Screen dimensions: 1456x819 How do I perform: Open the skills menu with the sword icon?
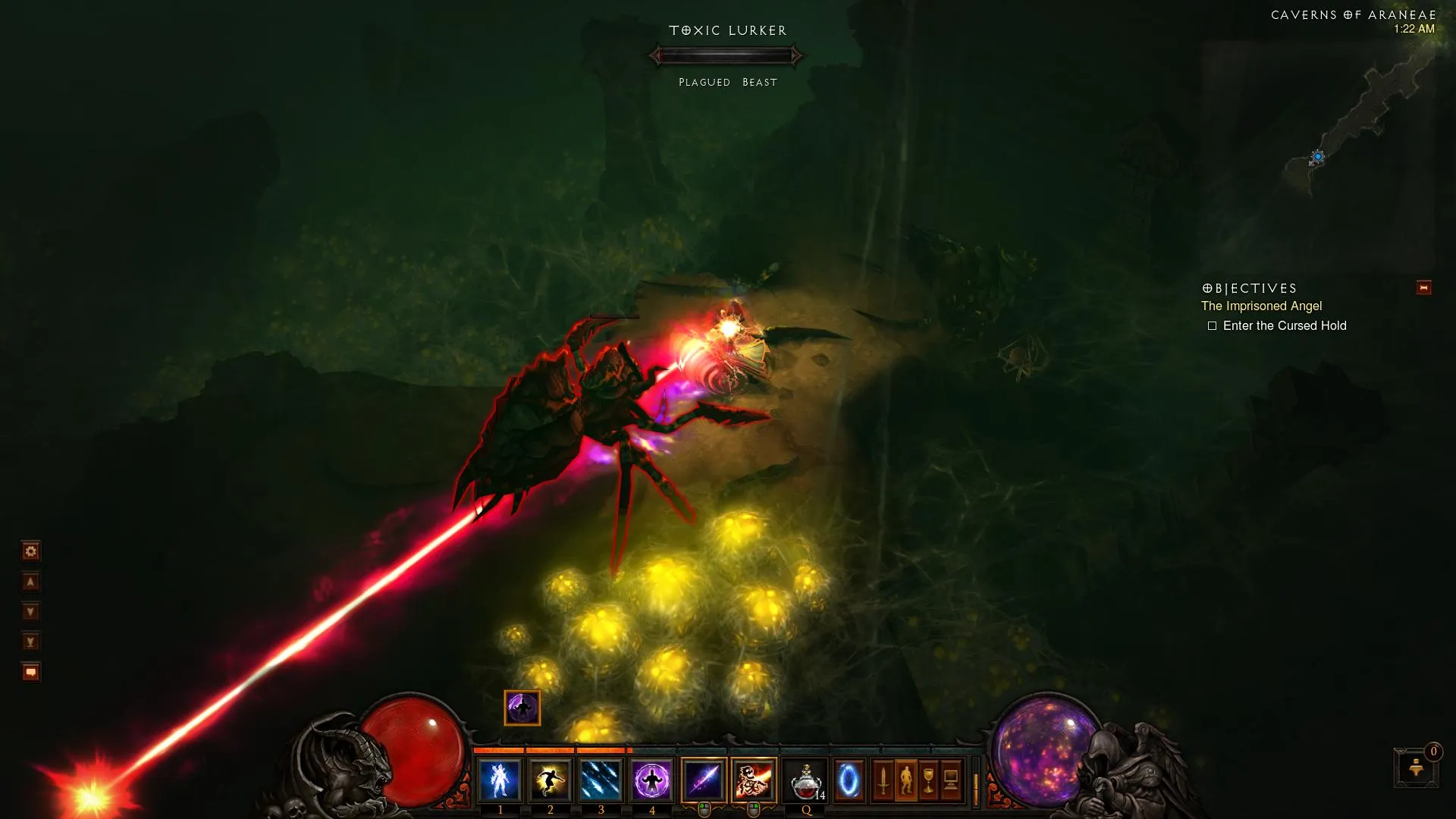click(x=883, y=780)
